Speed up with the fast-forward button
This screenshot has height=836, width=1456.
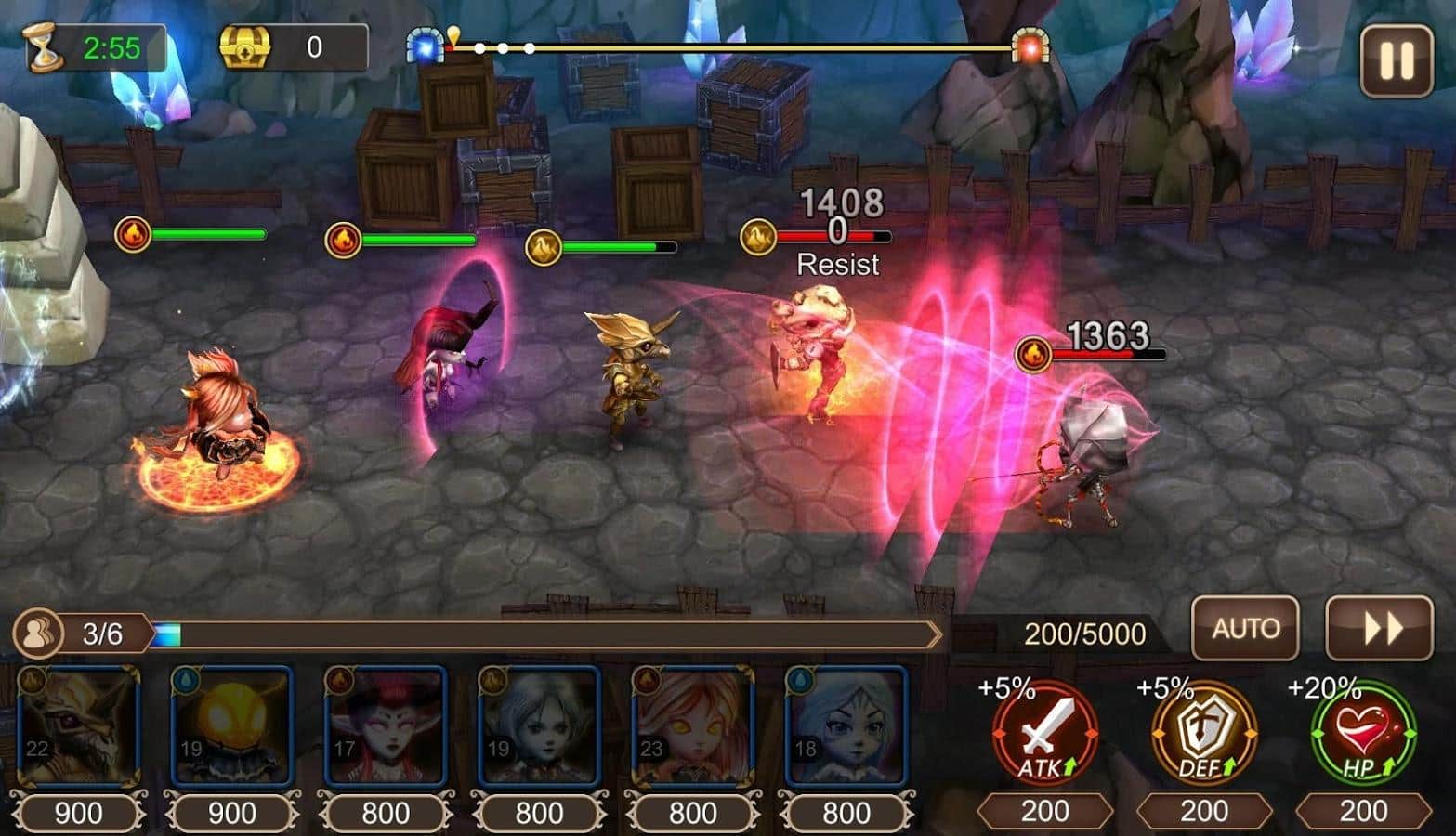(x=1380, y=629)
